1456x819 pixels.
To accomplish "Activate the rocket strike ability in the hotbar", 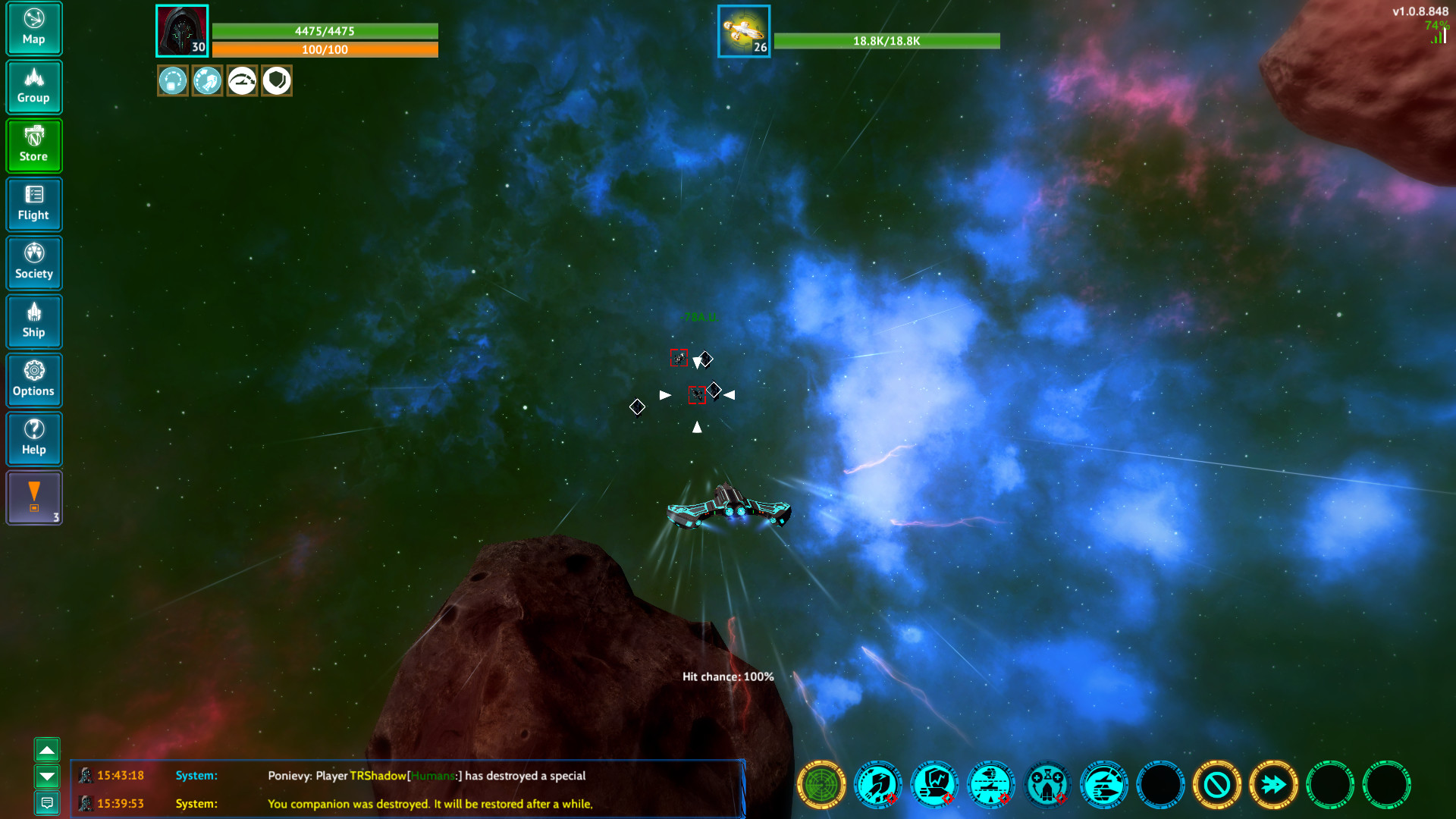I will click(879, 786).
